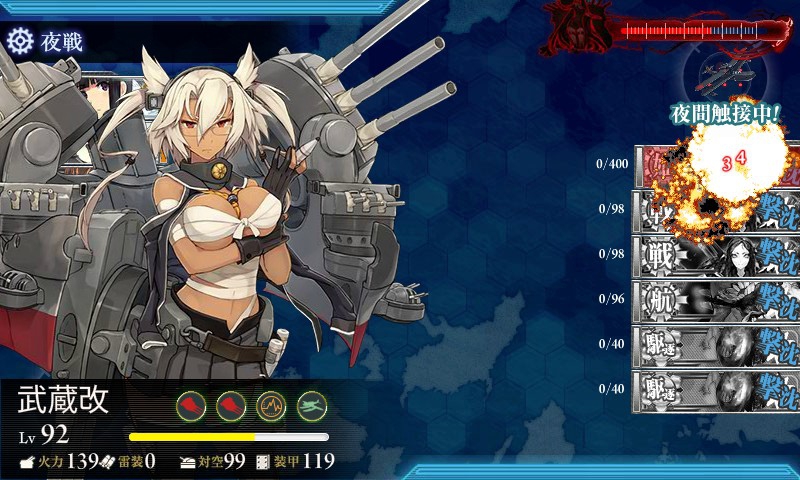Image resolution: width=800 pixels, height=480 pixels.
Task: Choose the sunk 航 carrier enemy banner
Action: [716, 298]
